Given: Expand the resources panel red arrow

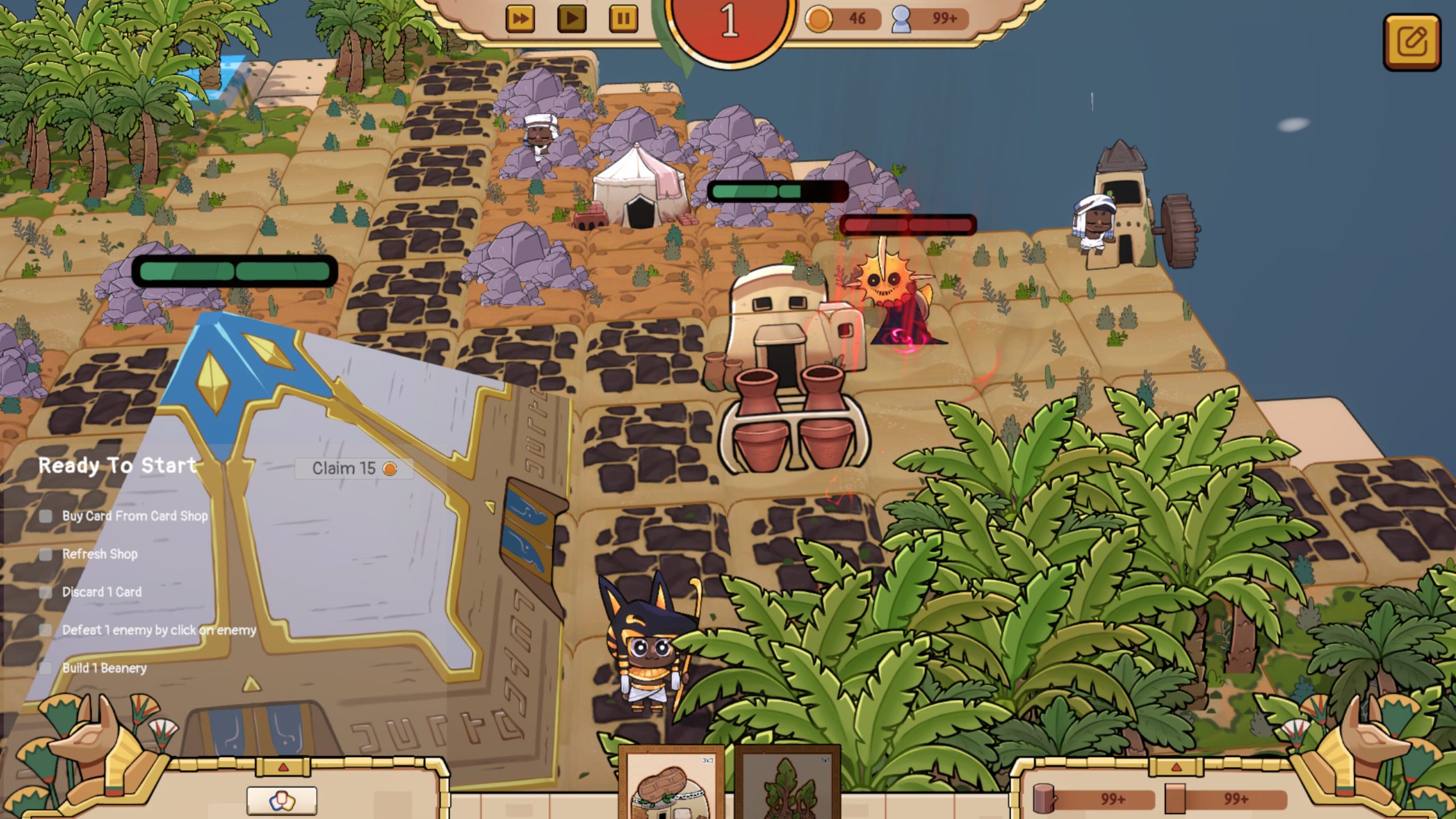Looking at the screenshot, I should coord(1176,768).
